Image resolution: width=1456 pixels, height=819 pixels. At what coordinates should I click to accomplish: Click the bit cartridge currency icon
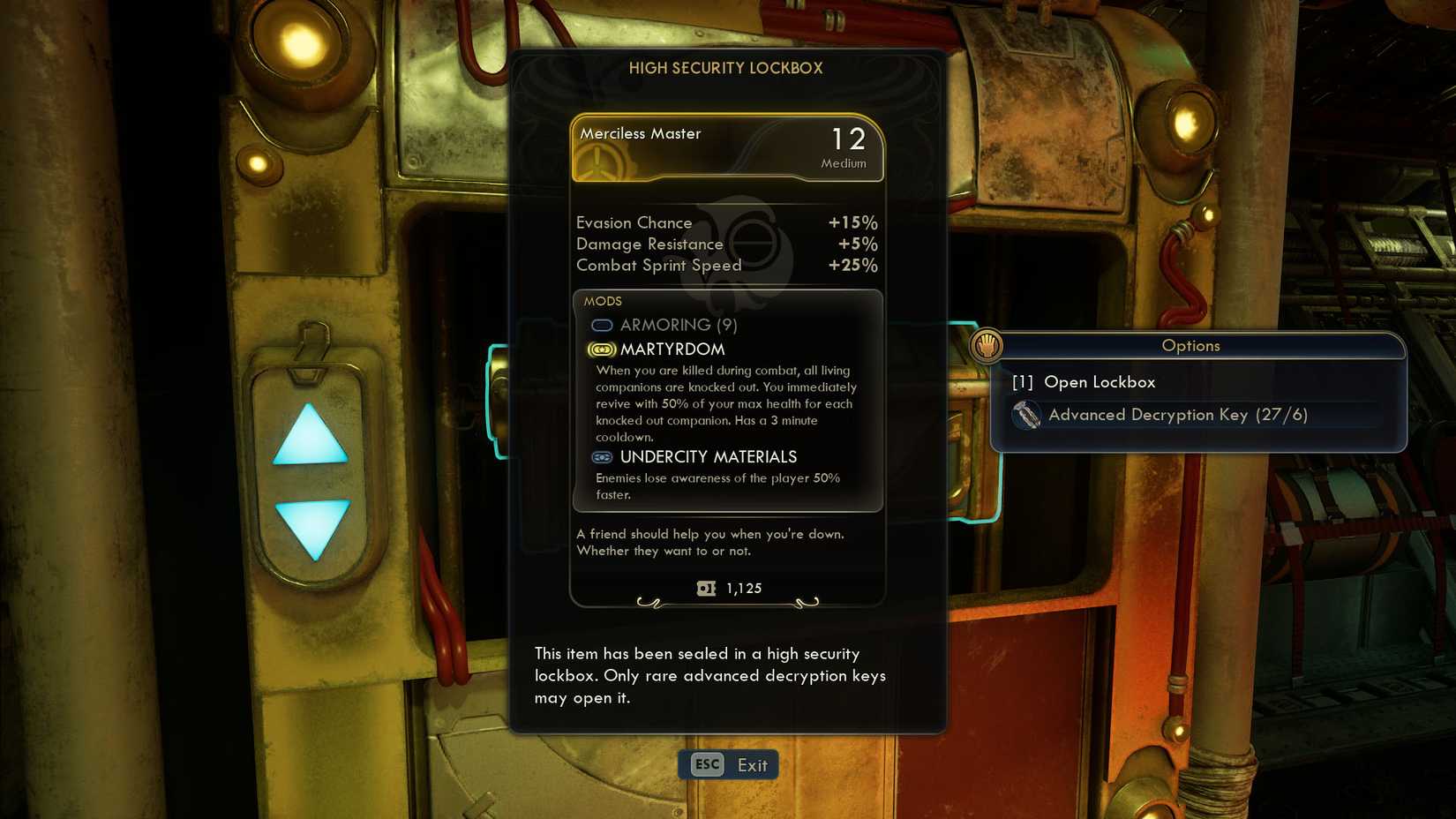pos(706,588)
